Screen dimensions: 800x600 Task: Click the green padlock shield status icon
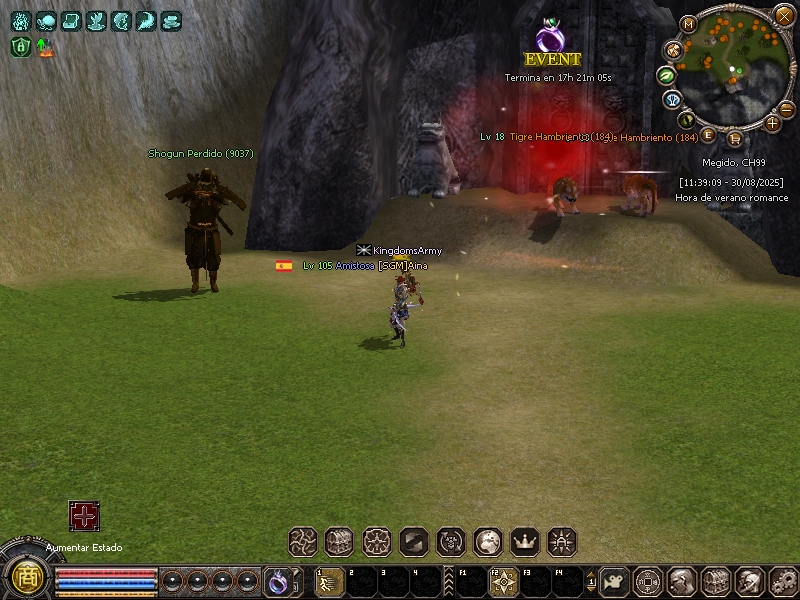click(x=21, y=46)
